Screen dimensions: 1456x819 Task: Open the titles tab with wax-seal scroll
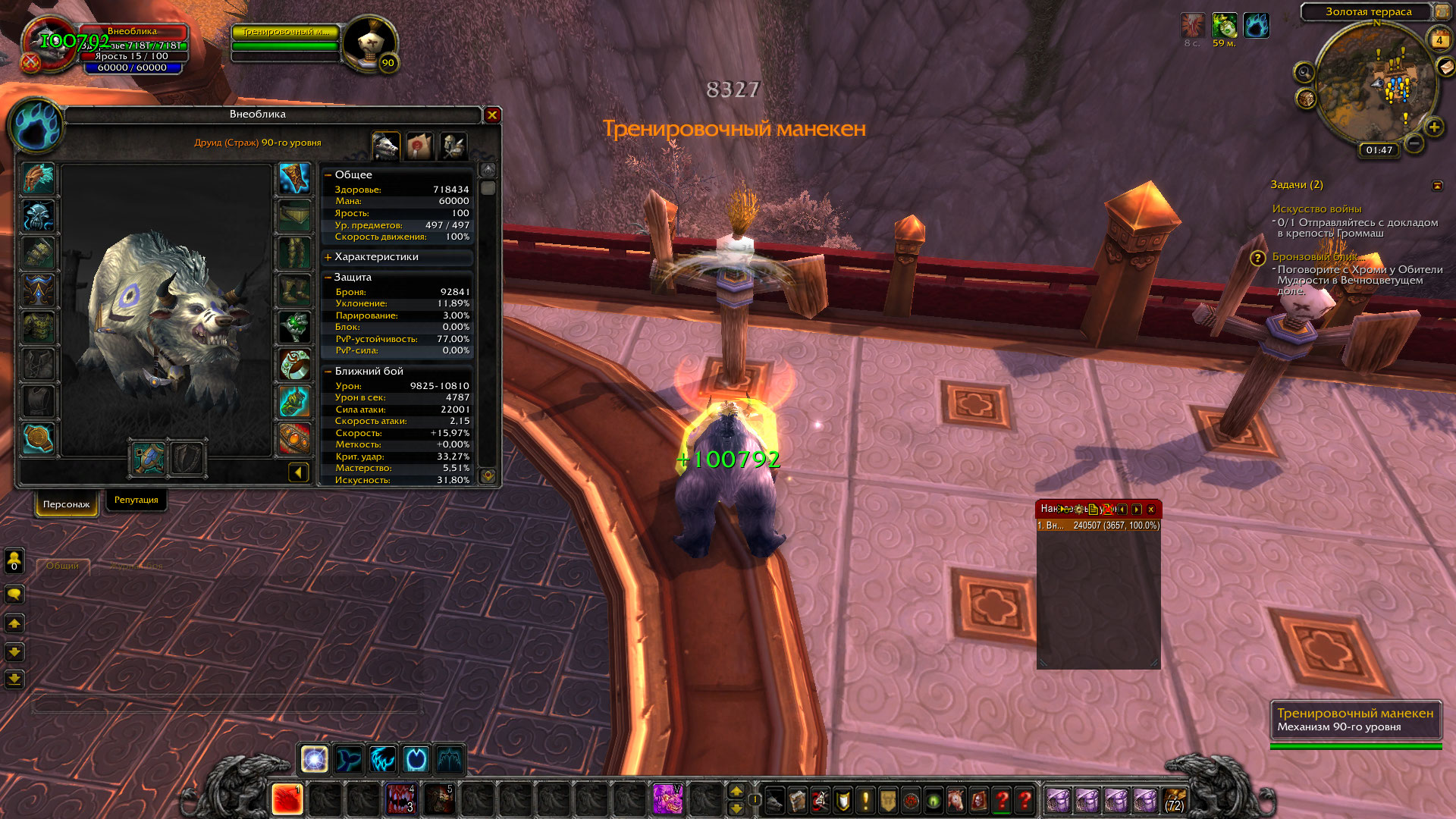[419, 146]
